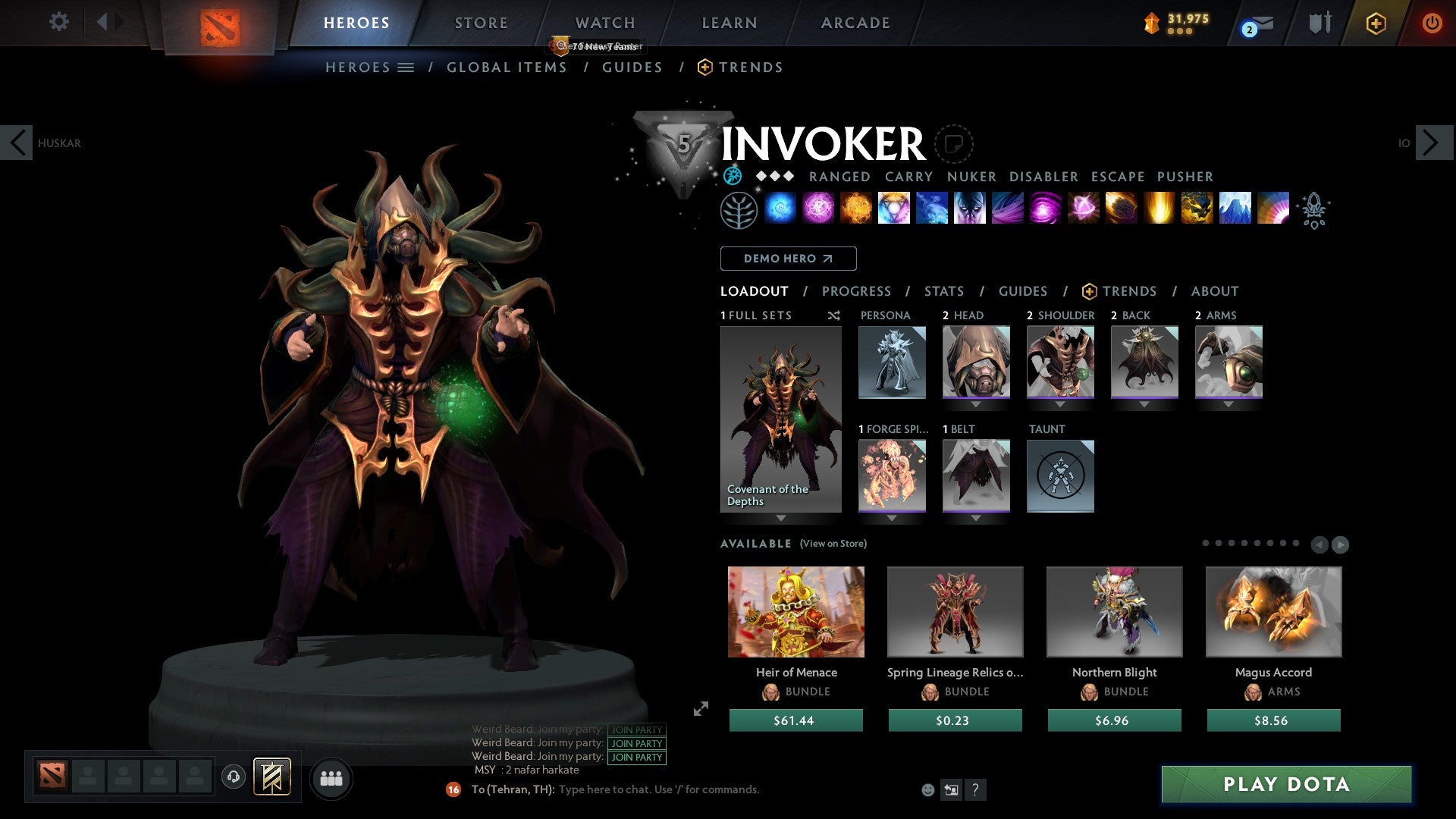Open the Arcade menu
The height and width of the screenshot is (819, 1456).
click(x=855, y=23)
